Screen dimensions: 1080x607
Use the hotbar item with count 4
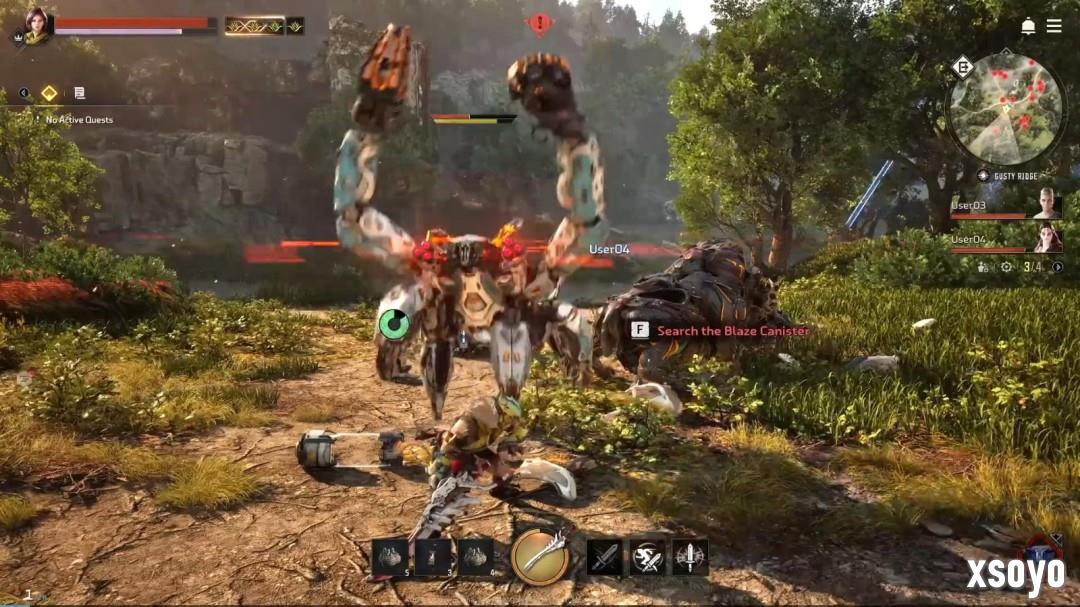pyautogui.click(x=476, y=557)
